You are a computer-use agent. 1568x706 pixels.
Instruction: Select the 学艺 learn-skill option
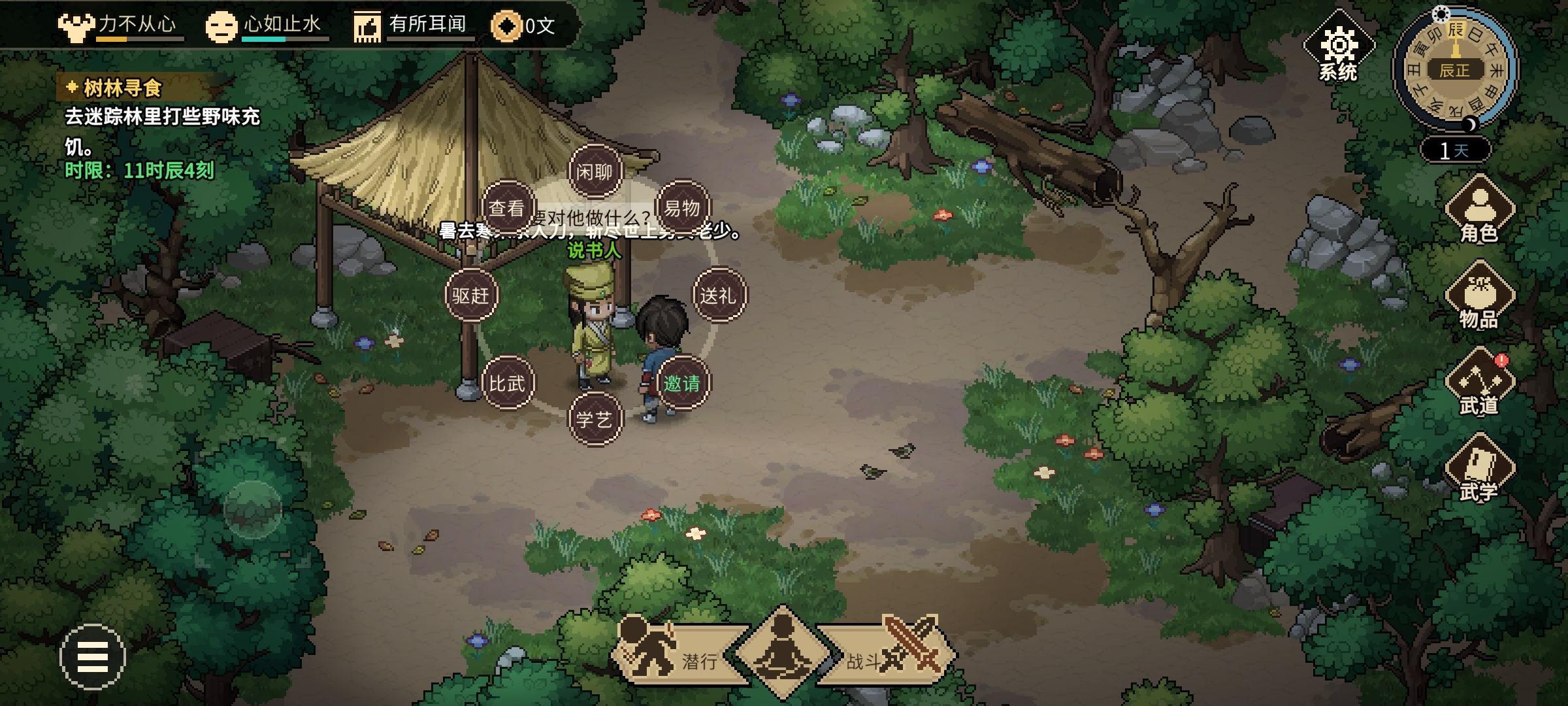[595, 419]
